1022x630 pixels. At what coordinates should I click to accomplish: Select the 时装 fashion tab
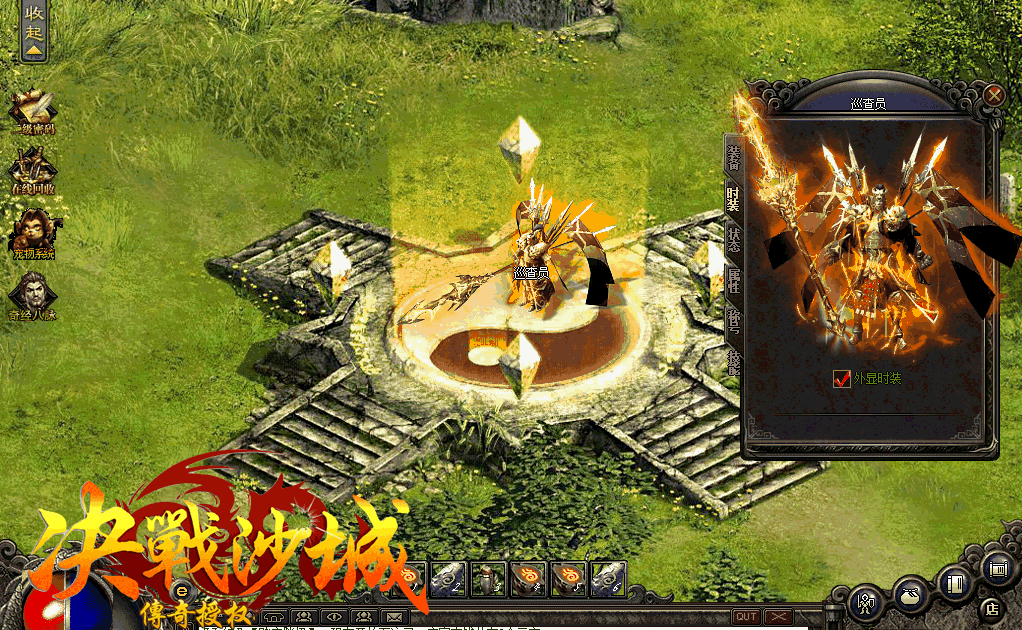click(733, 197)
